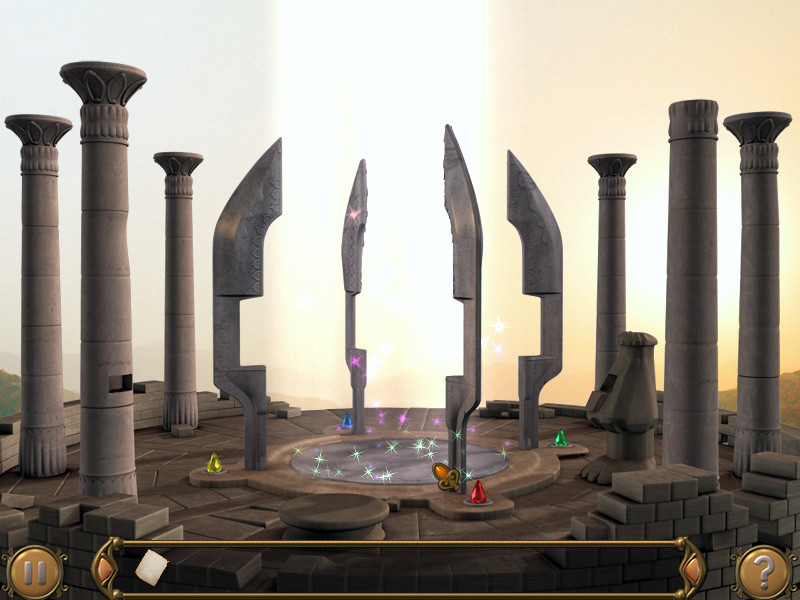Click the inventory bar's right orange arrow
Image resolution: width=800 pixels, height=600 pixels.
pyautogui.click(x=690, y=570)
